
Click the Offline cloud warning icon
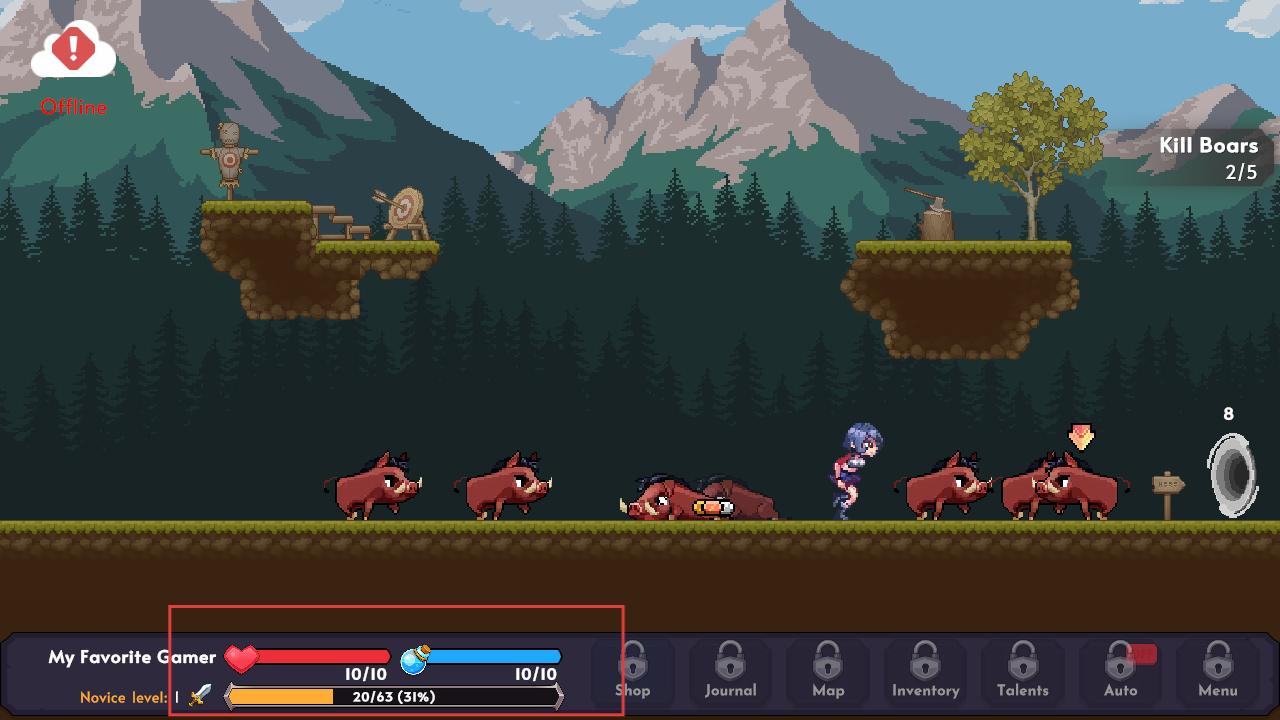73,52
